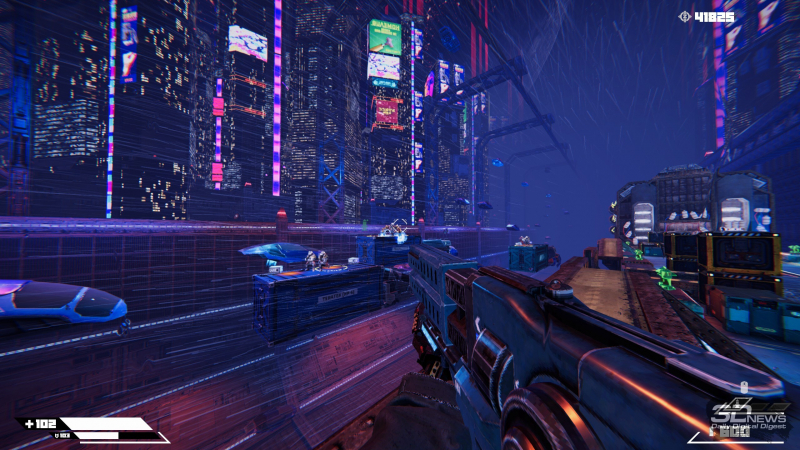Viewport: 800px width, 450px height.
Task: Click the small shield icon beside the armor bar
Action: pos(57,435)
